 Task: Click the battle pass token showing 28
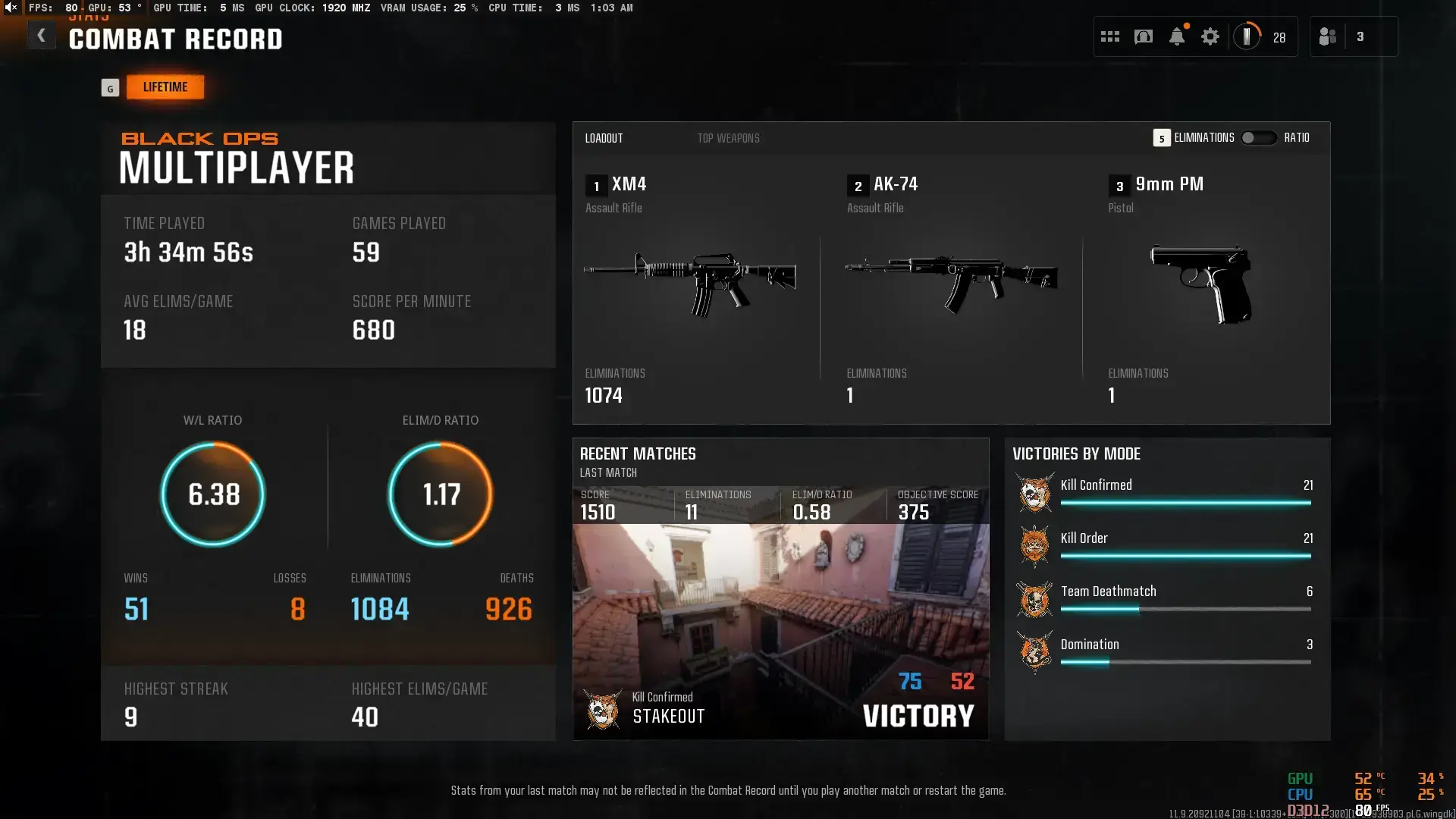tap(1248, 36)
